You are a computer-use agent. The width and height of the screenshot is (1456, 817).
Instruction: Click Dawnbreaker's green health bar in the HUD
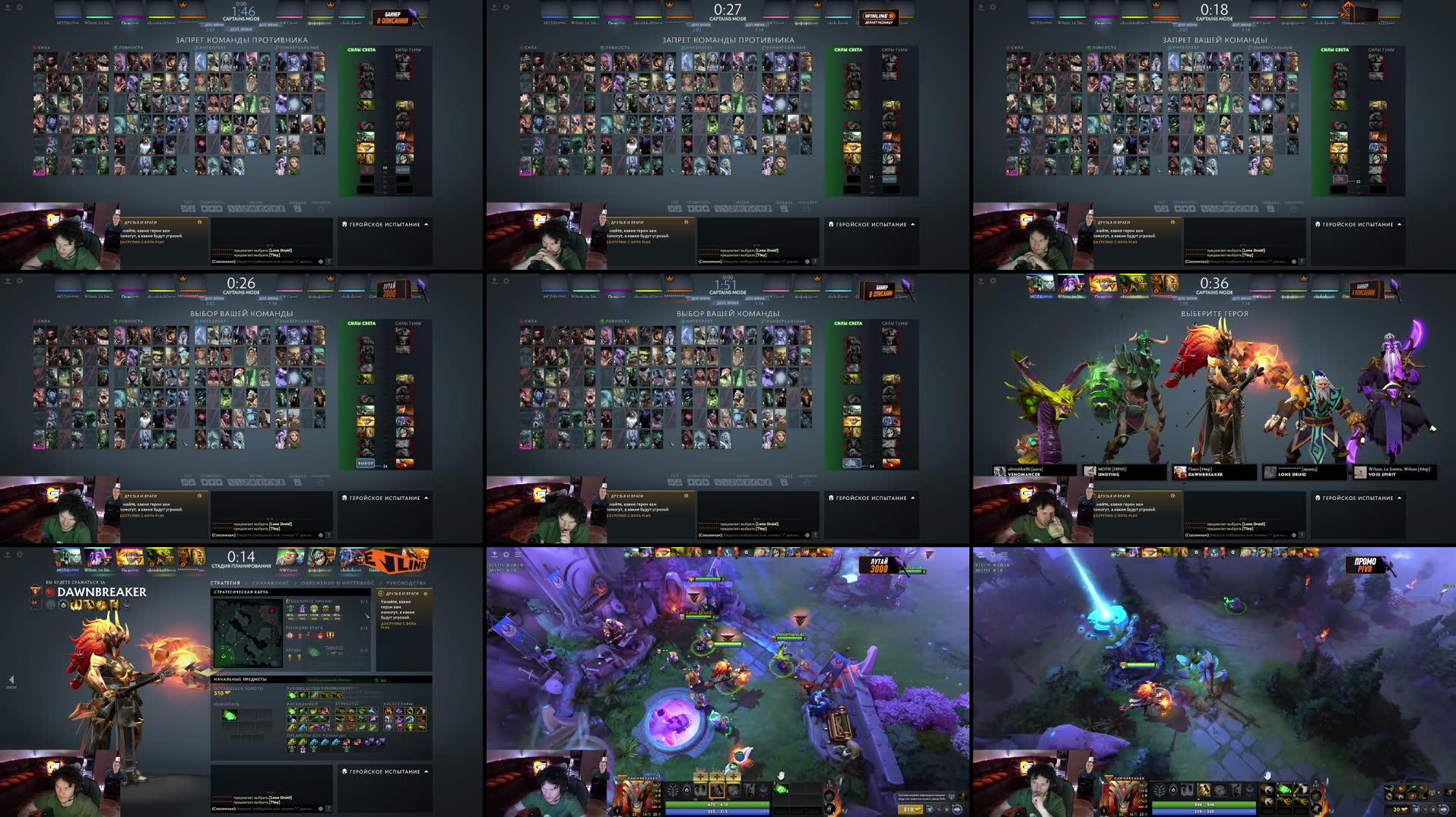715,804
